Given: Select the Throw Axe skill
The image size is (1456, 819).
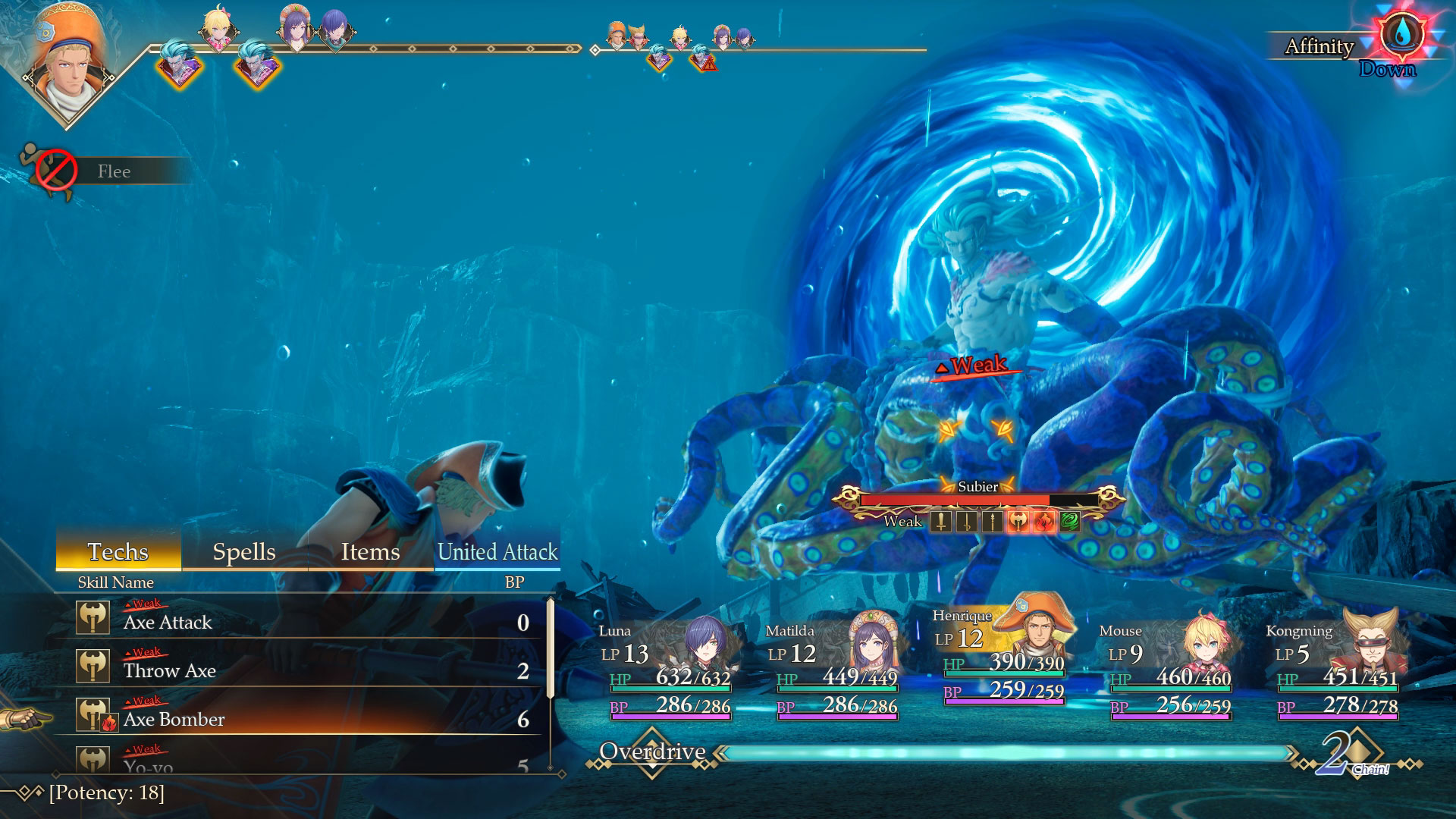Looking at the screenshot, I should (303, 670).
